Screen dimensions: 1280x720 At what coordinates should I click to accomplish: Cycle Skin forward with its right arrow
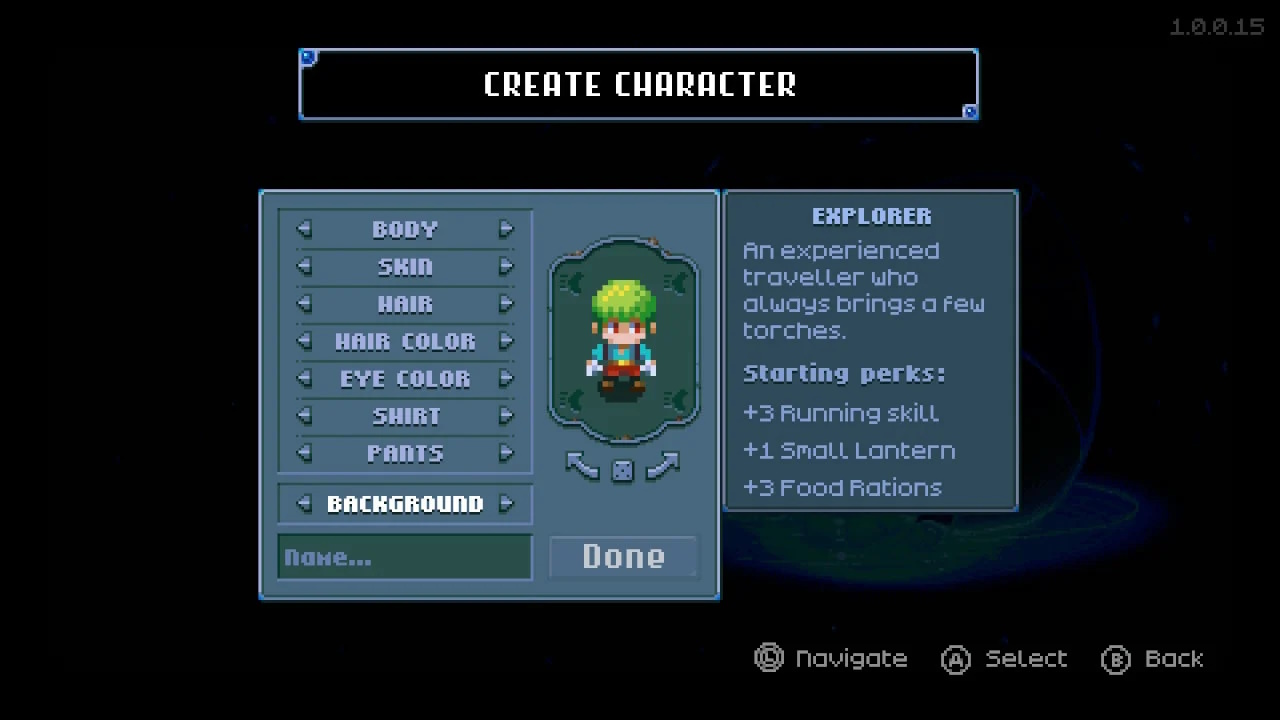click(506, 266)
